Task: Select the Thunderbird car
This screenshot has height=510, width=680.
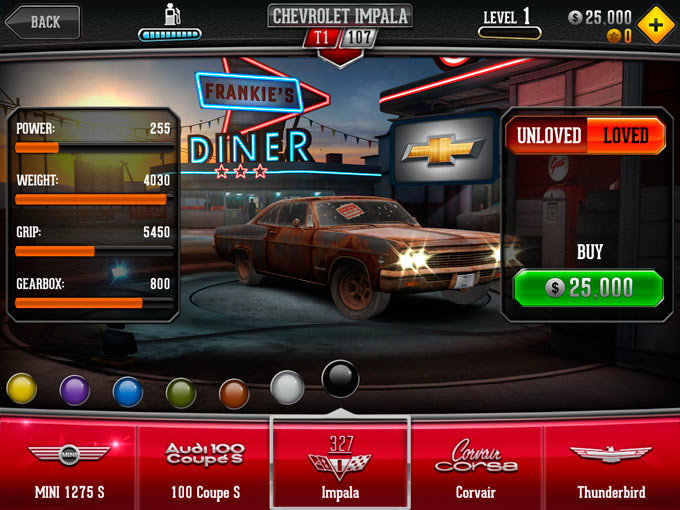Action: coord(611,464)
